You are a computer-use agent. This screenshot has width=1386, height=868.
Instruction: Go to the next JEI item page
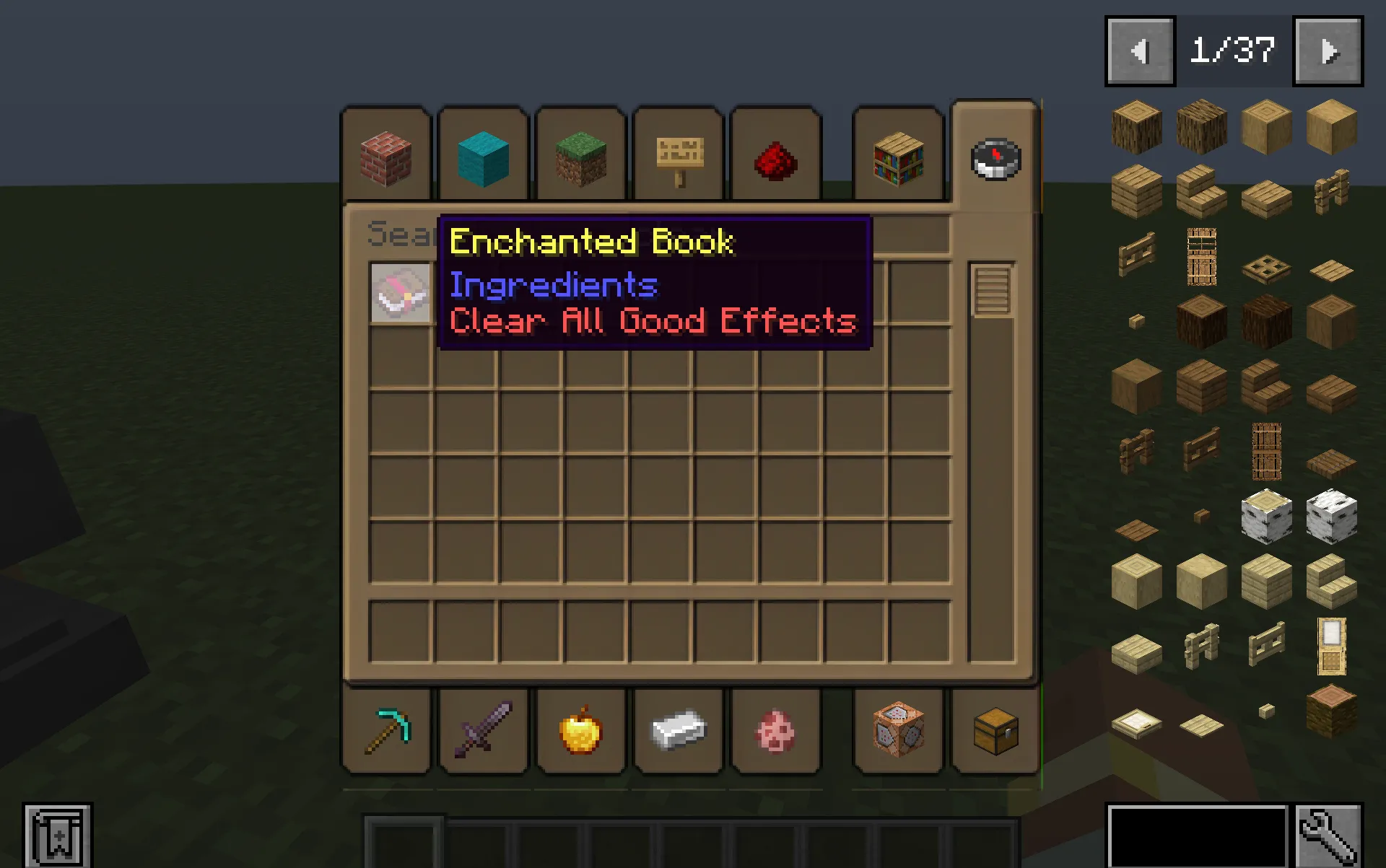click(x=1328, y=51)
